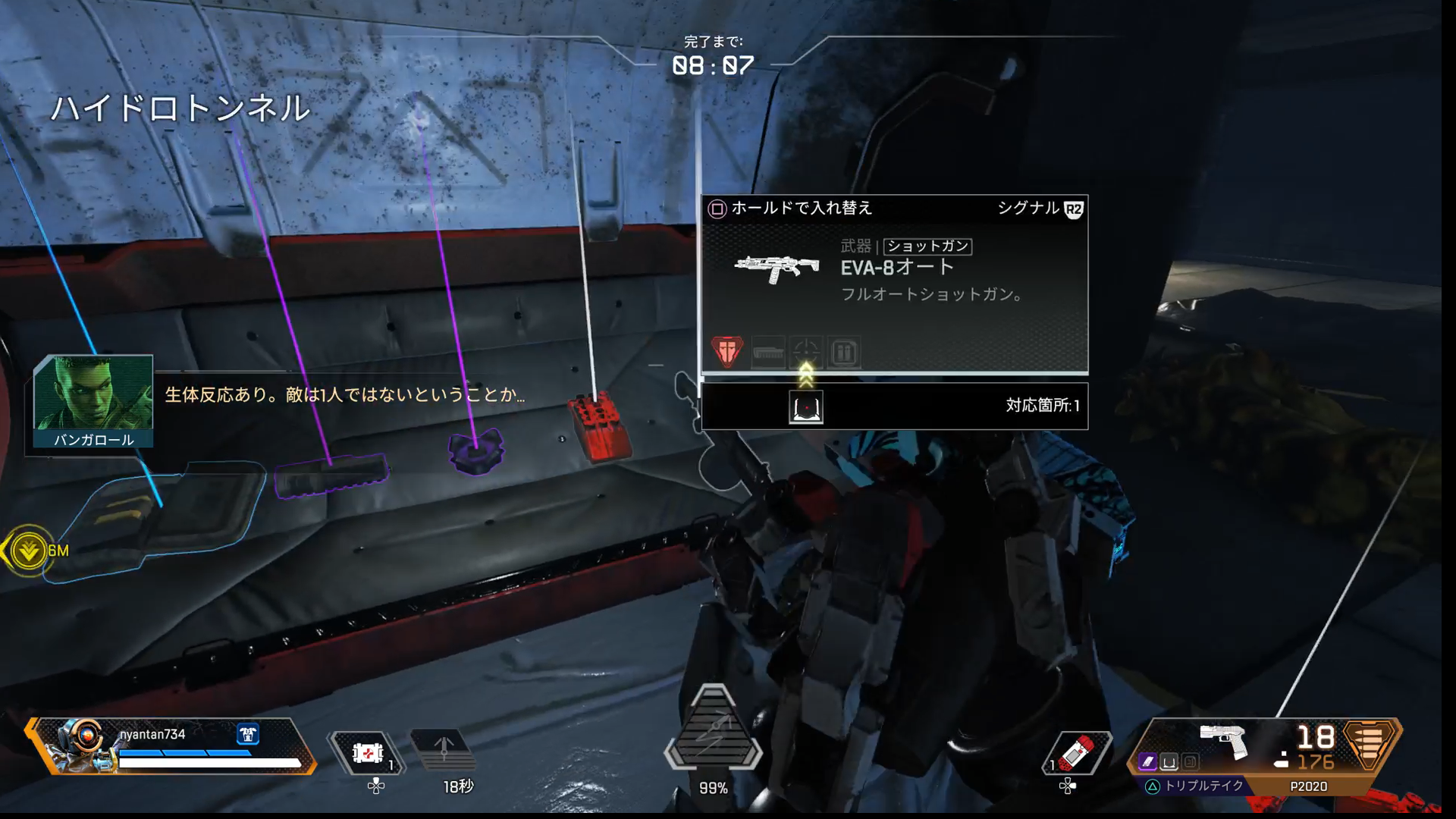
Task: Click the EVA-8 オート weapon image
Action: click(777, 268)
